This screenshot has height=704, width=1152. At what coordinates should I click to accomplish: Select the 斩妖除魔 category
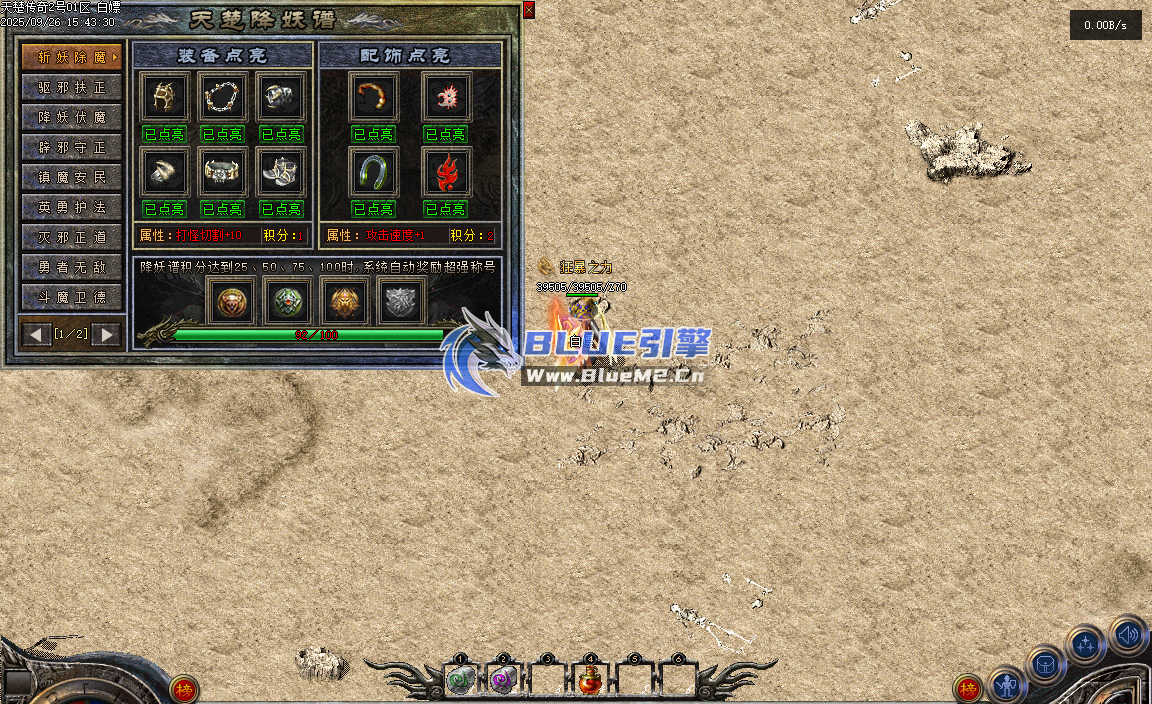[x=72, y=57]
